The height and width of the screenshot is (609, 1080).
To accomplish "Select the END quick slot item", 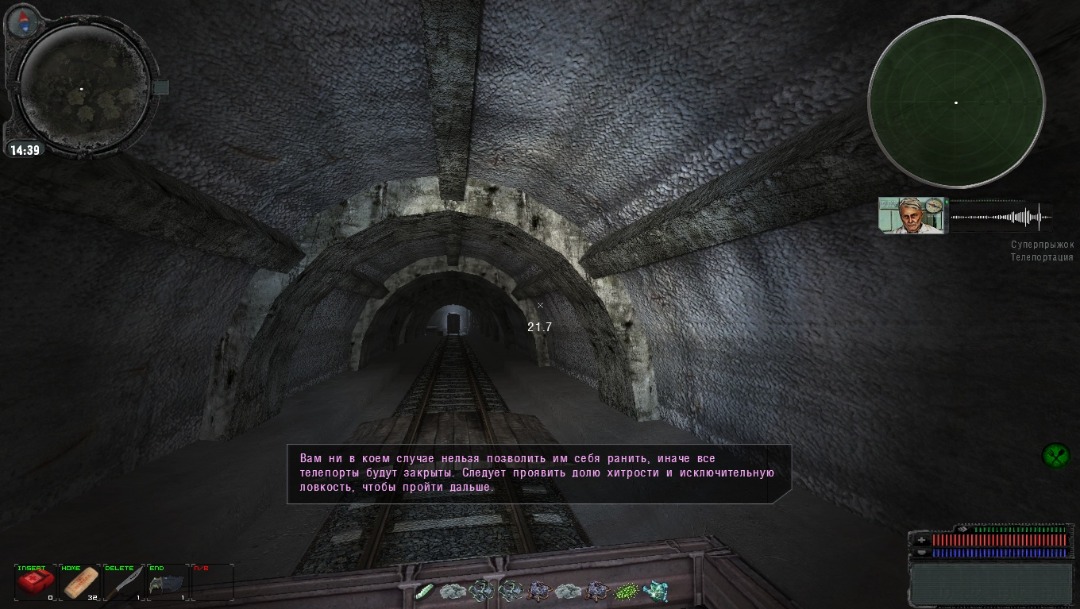I will 166,583.
